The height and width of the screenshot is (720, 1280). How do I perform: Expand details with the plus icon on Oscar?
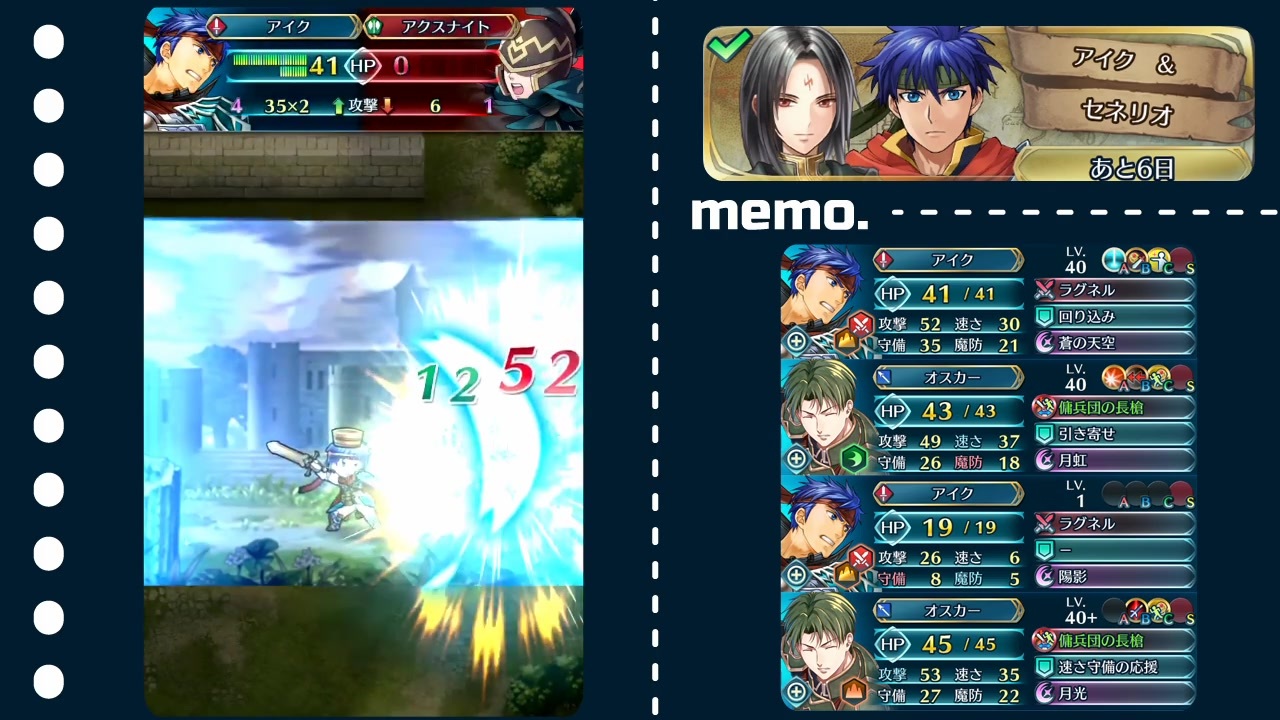point(796,459)
